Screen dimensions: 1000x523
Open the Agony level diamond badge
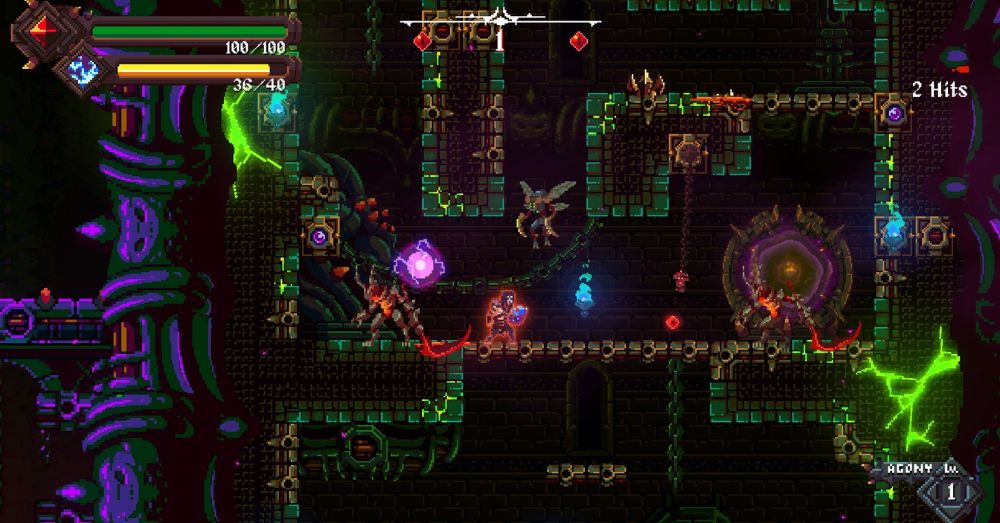pos(950,492)
